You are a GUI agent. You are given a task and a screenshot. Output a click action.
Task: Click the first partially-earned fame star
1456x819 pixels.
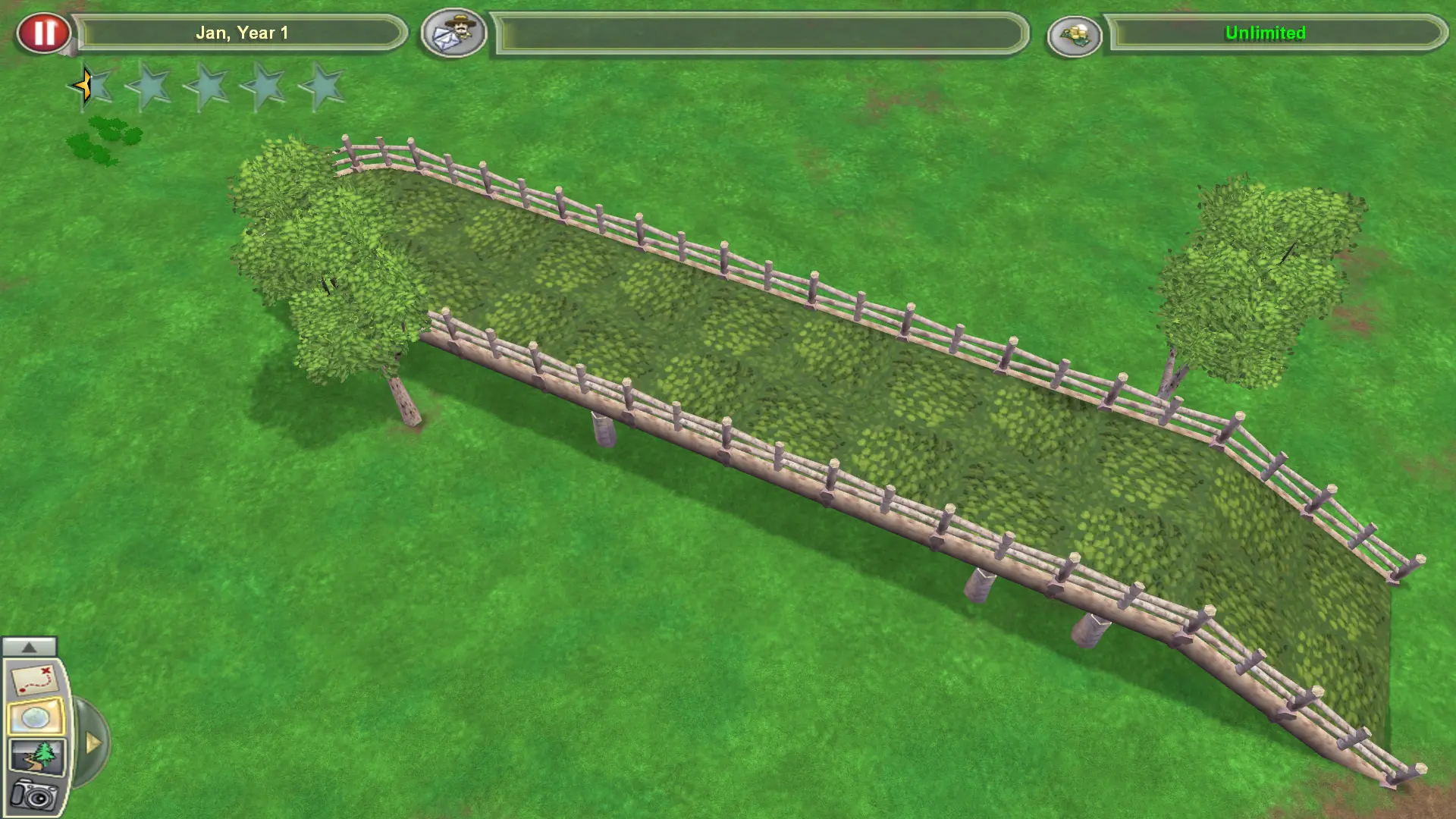coord(92,86)
